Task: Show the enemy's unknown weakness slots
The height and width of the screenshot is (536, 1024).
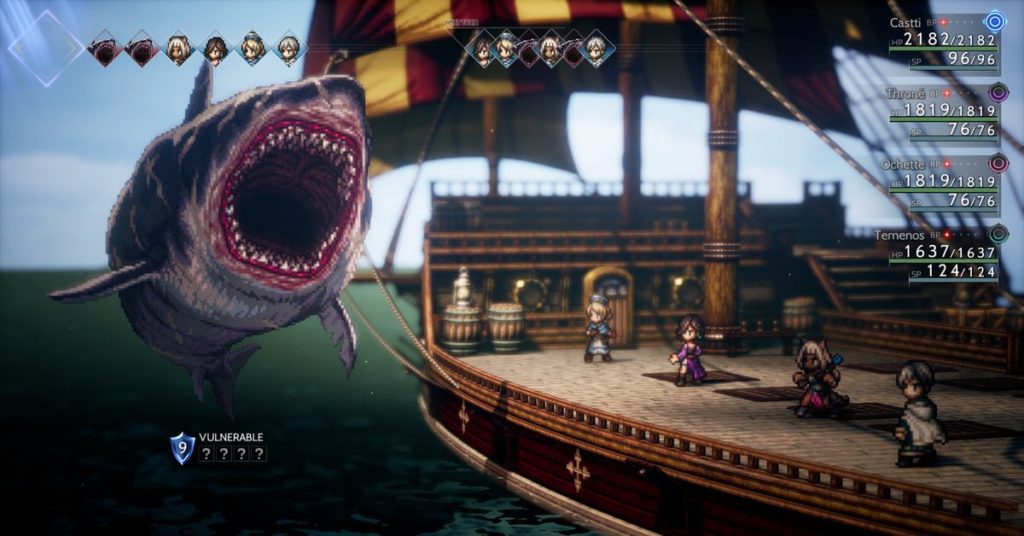Action: 232,454
